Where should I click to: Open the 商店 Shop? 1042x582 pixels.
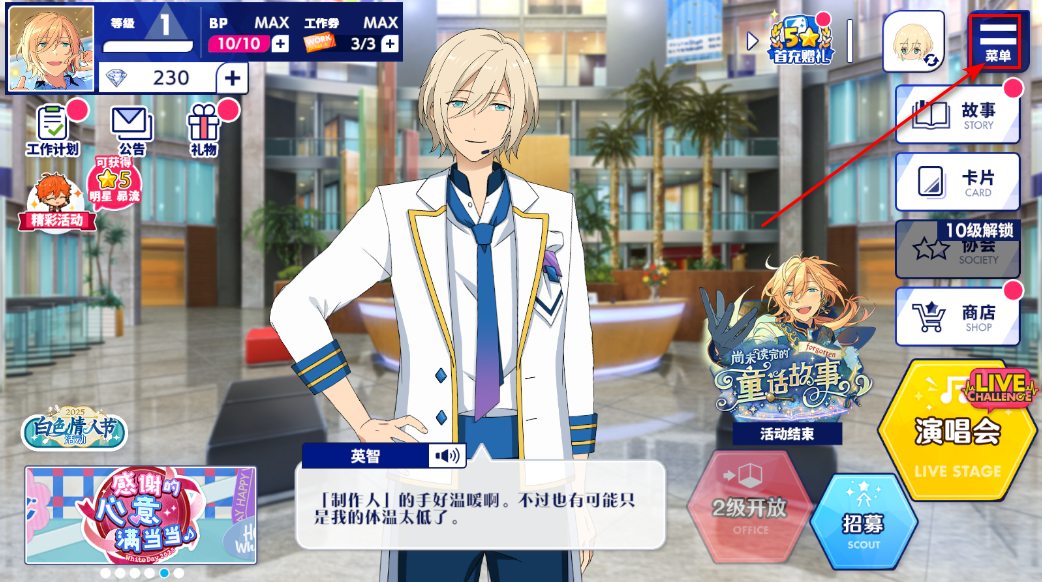coord(958,317)
